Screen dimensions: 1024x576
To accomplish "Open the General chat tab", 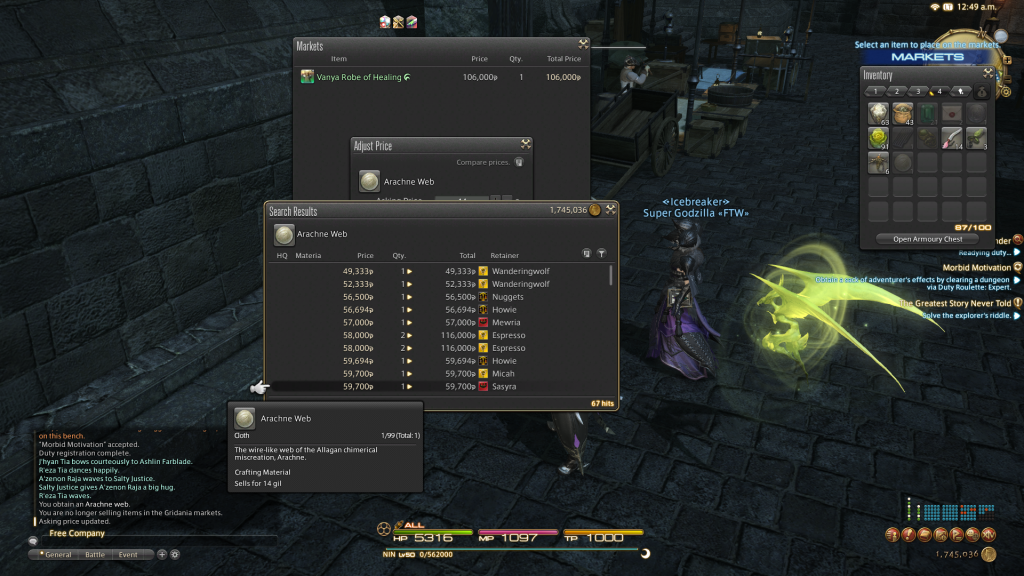I will click(x=56, y=554).
